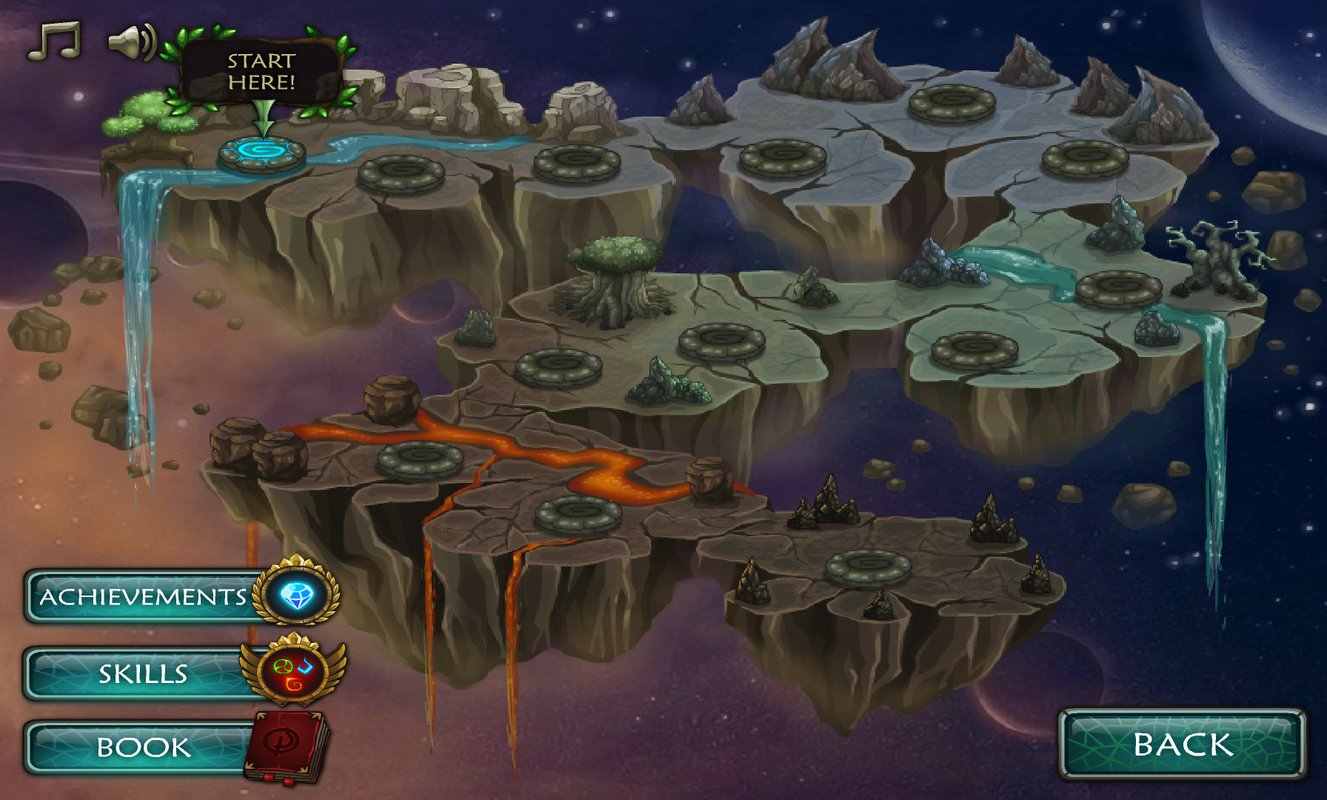Open the Book menu

point(143,747)
